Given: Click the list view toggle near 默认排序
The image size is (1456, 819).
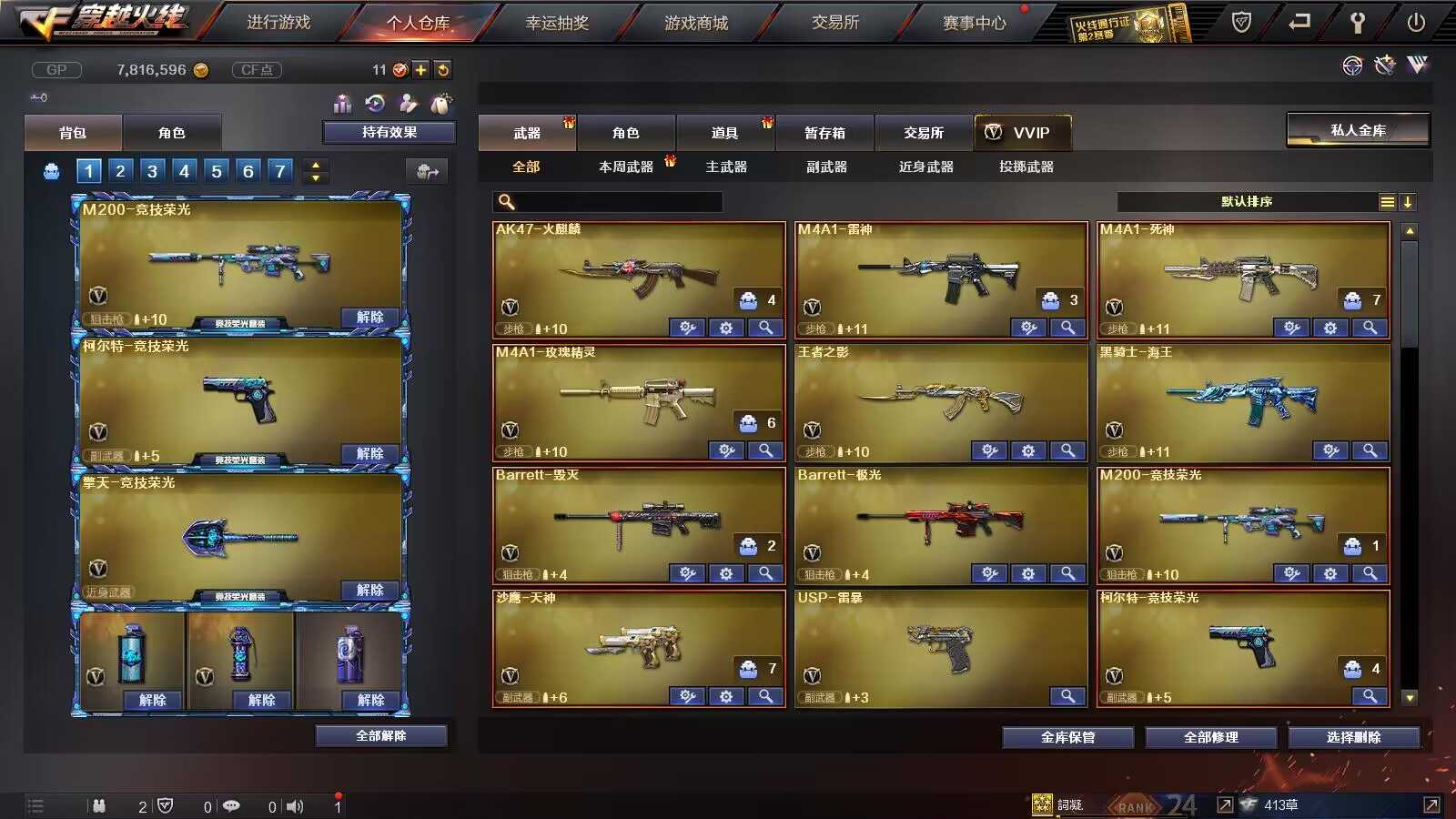Looking at the screenshot, I should coord(1387,201).
